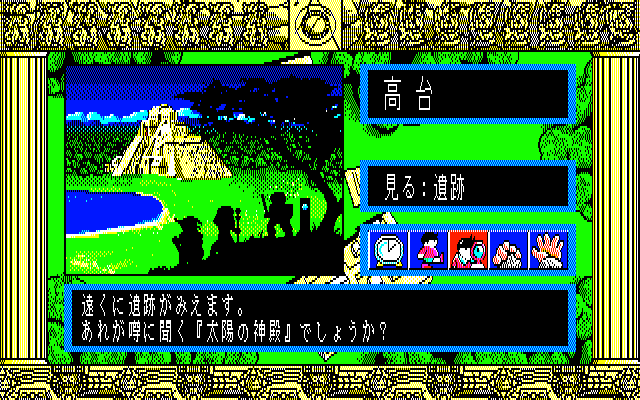Screen dimensions: 640x400
Task: Select the walking character move command
Action: pos(428,250)
